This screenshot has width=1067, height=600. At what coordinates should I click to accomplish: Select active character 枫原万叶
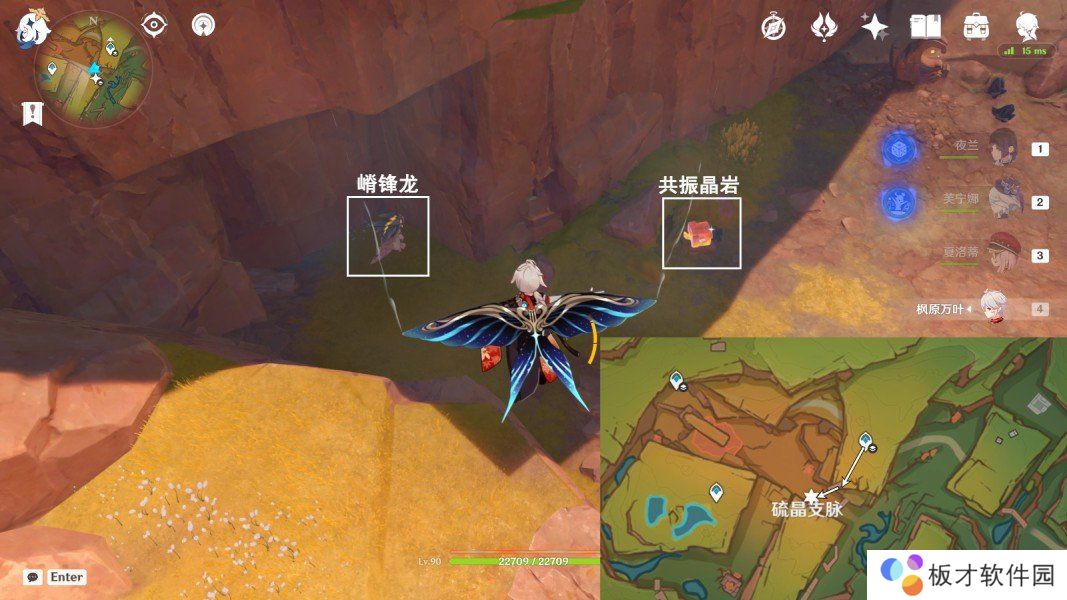coord(990,308)
